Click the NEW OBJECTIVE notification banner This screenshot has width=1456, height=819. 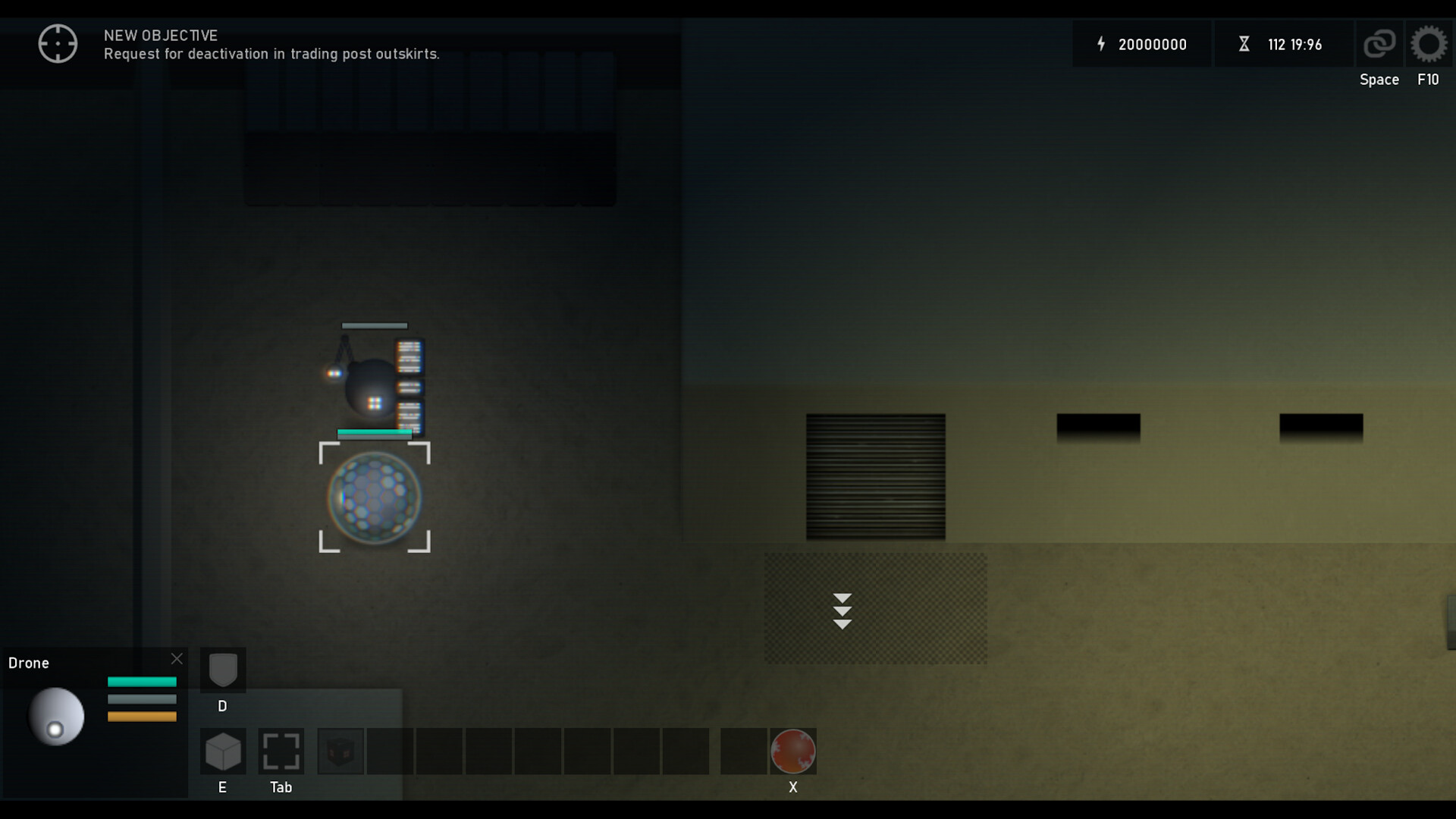[271, 44]
